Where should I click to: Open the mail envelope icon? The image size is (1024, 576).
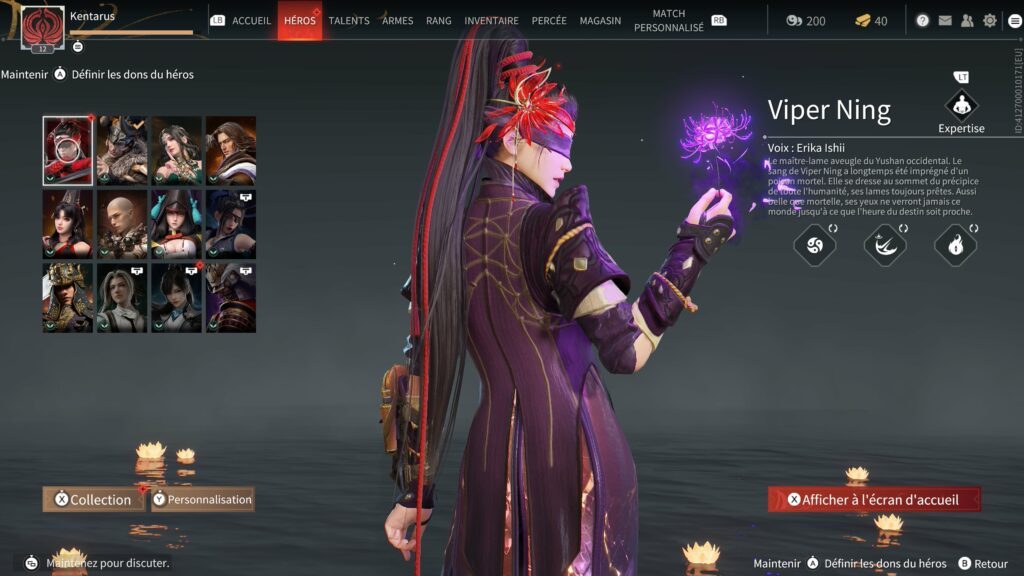[x=944, y=21]
